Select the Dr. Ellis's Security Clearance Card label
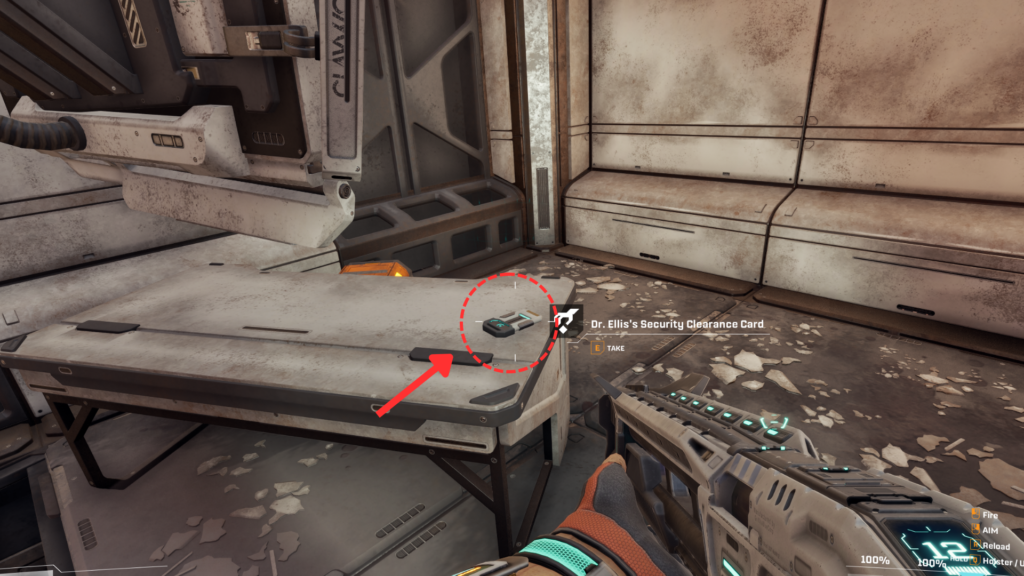This screenshot has width=1024, height=576. [x=677, y=324]
